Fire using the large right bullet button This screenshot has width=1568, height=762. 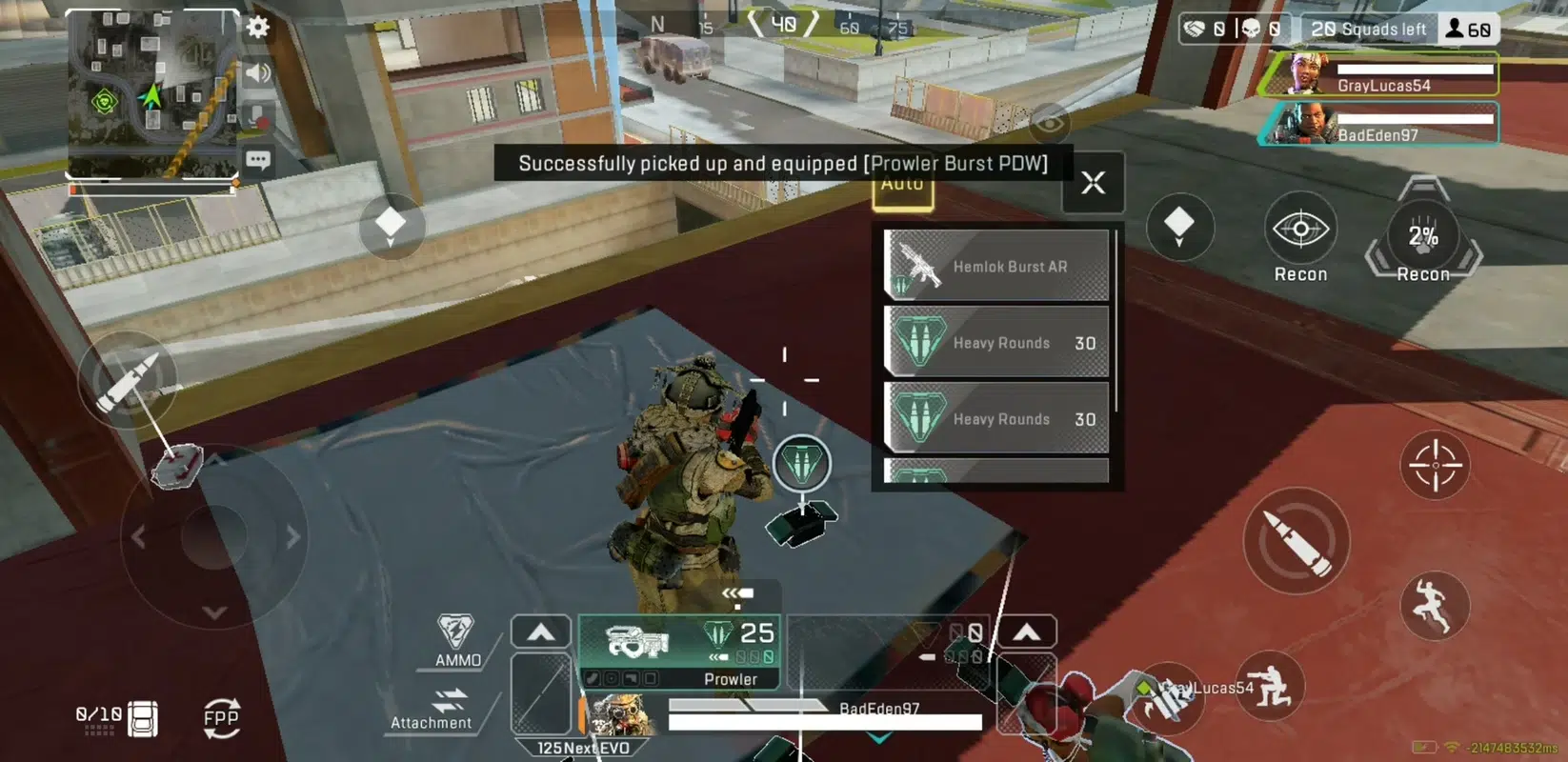[x=1297, y=541]
